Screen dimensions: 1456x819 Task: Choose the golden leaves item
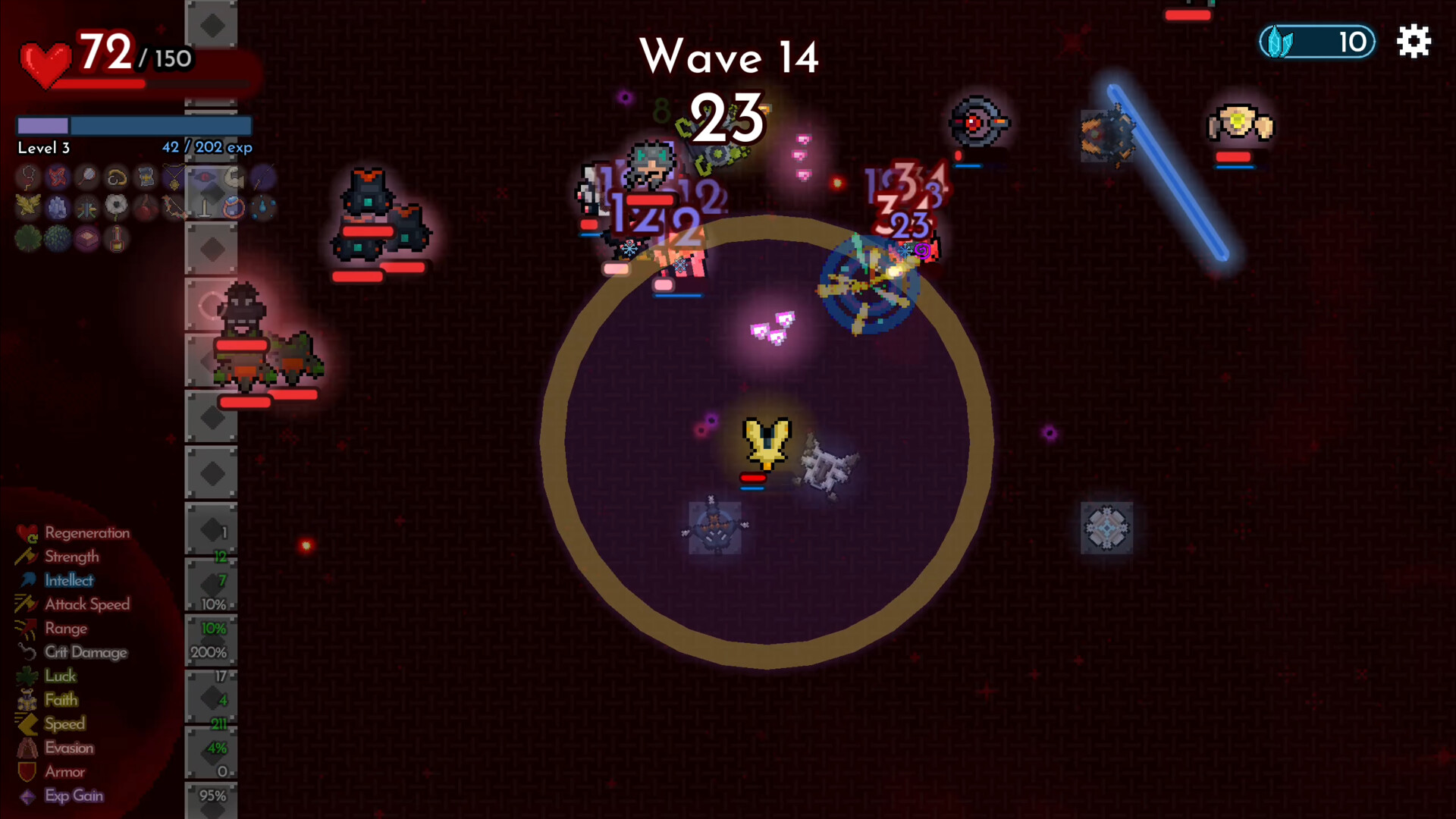(28, 207)
